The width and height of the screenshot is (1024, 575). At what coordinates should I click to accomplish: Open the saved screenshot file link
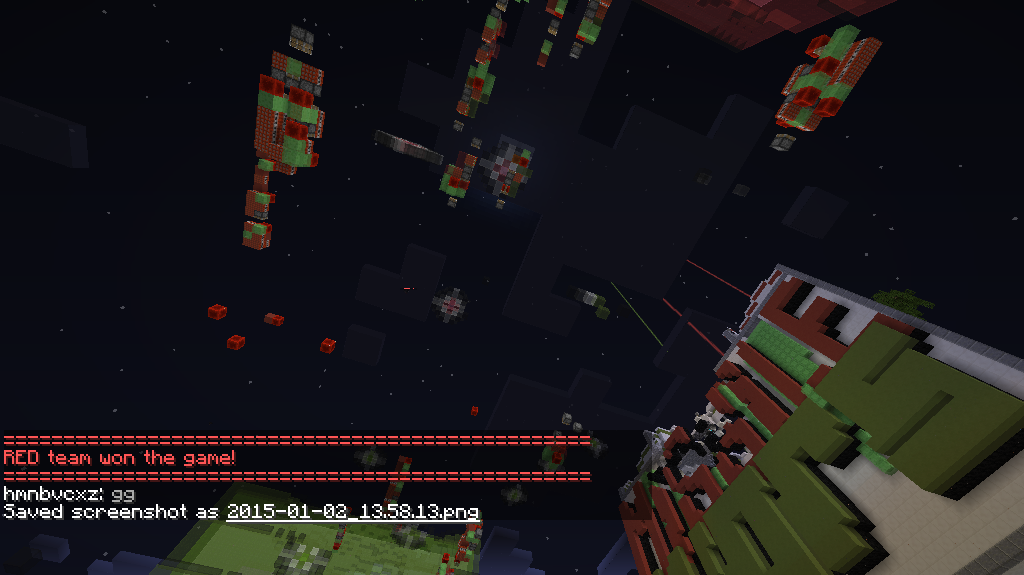[x=352, y=512]
